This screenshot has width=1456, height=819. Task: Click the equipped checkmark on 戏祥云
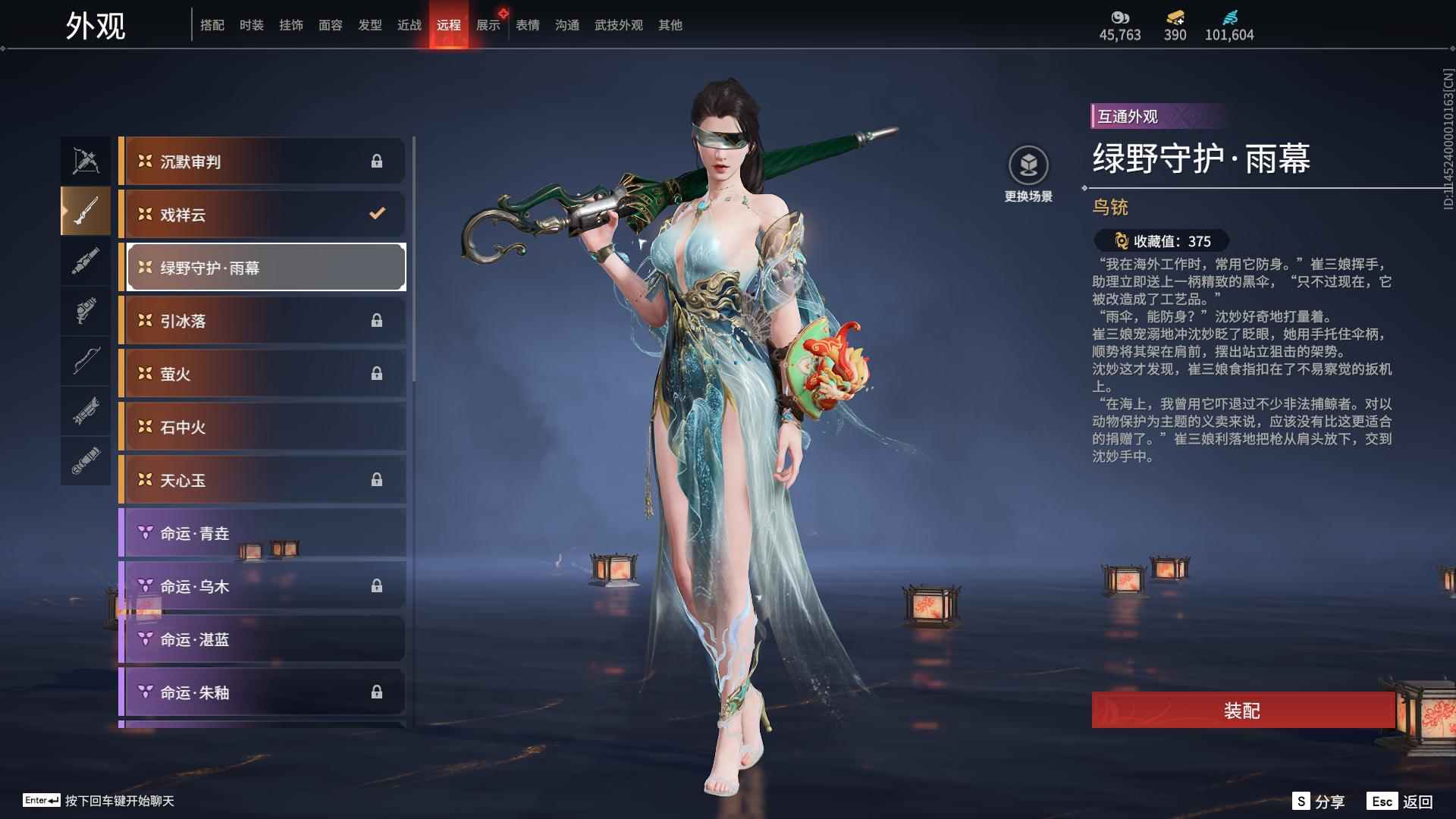coord(377,215)
